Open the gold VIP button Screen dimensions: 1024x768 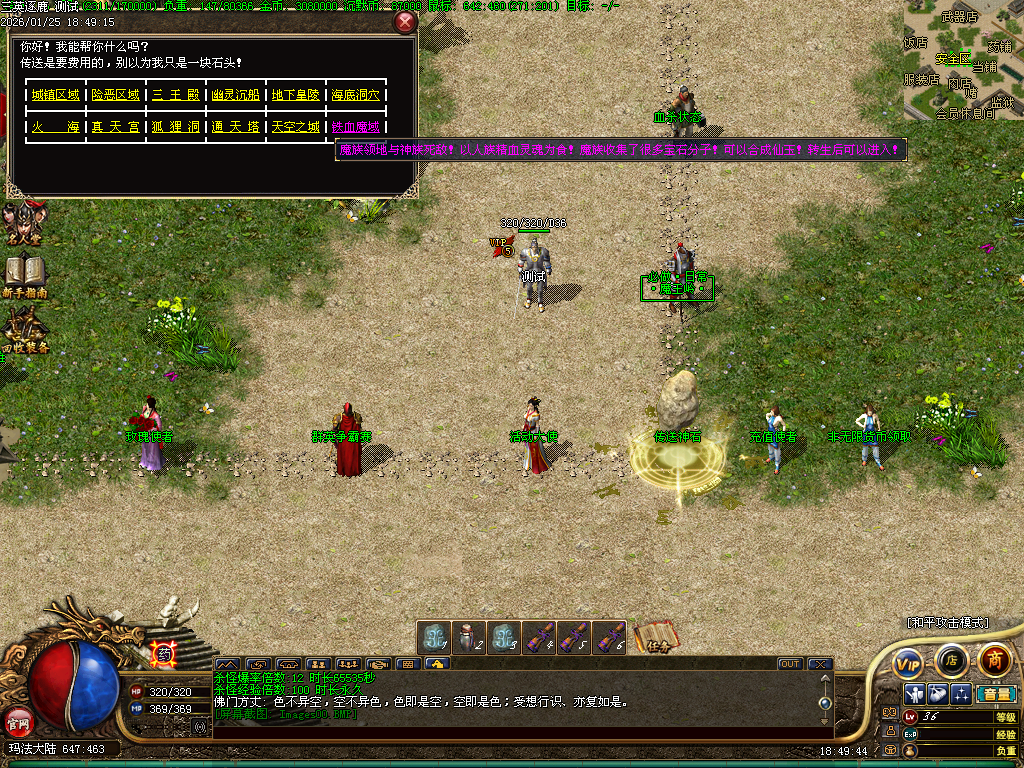click(908, 662)
